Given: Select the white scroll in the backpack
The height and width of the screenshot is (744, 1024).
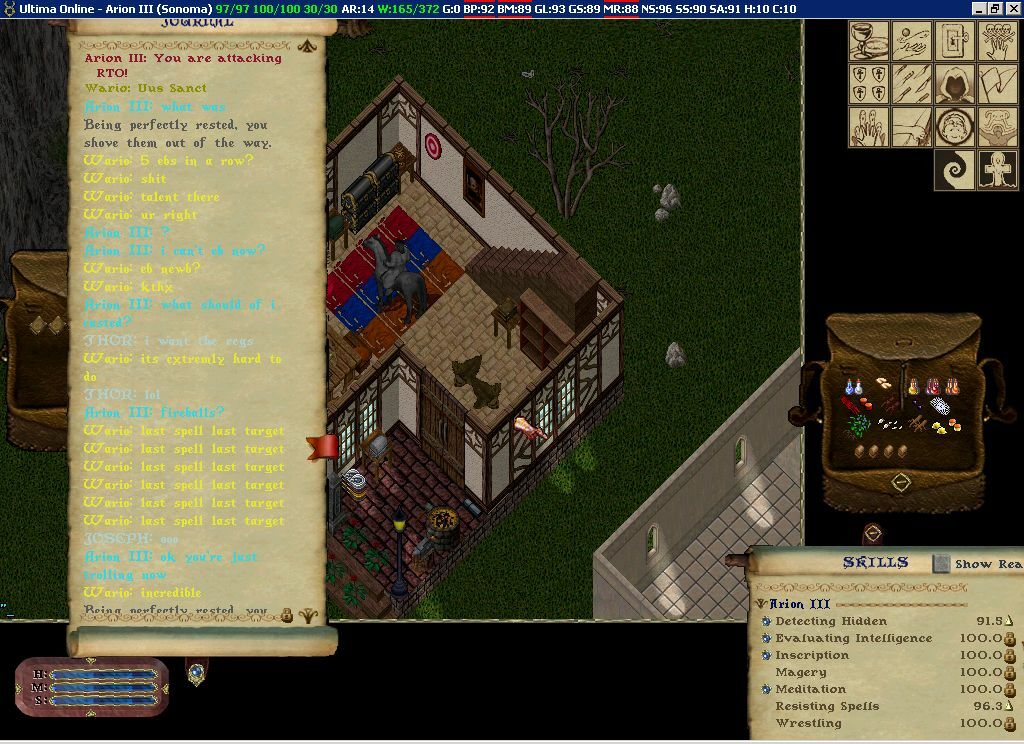Looking at the screenshot, I should [x=938, y=405].
